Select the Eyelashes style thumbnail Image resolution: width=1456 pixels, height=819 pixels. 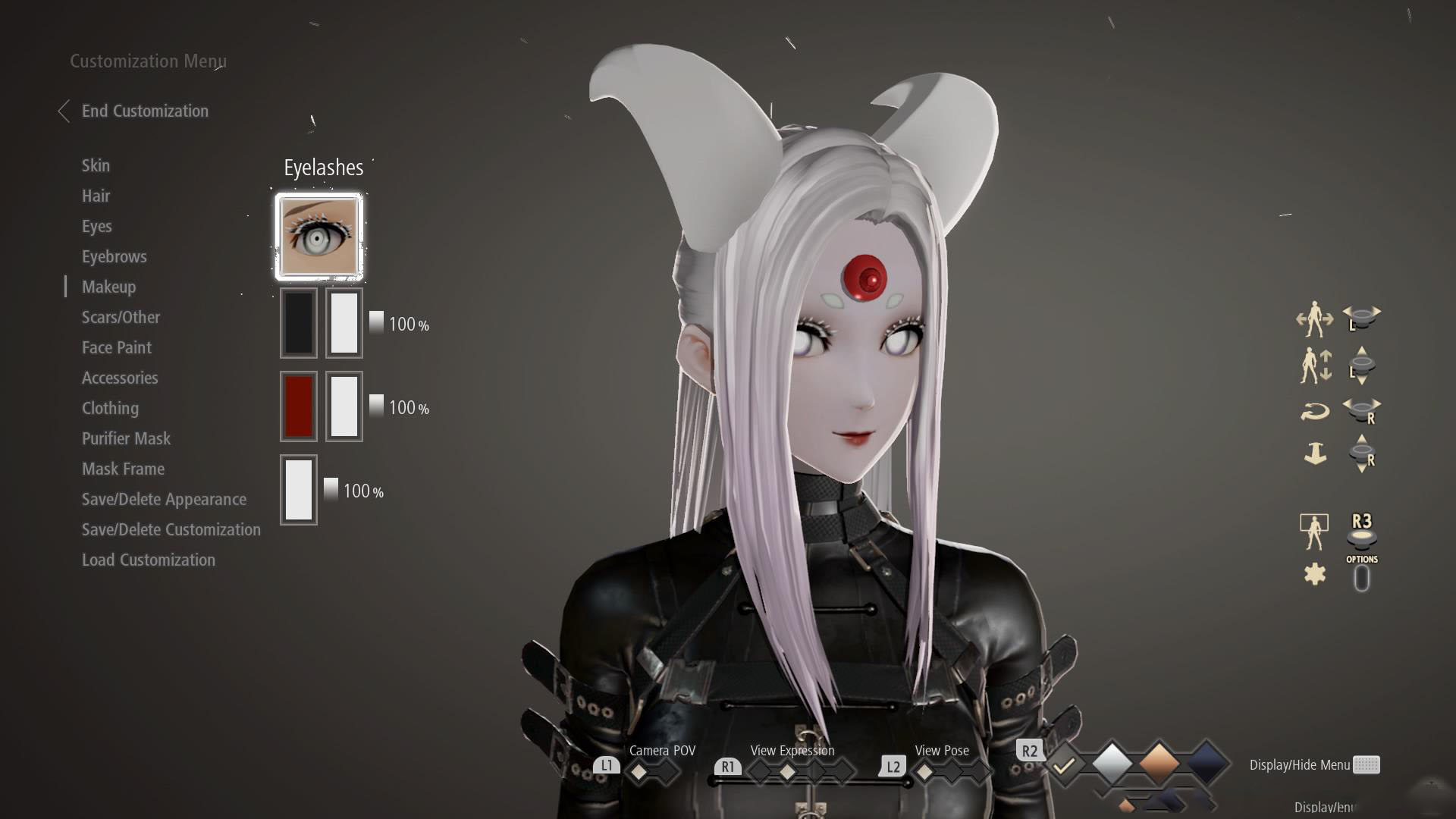point(319,237)
